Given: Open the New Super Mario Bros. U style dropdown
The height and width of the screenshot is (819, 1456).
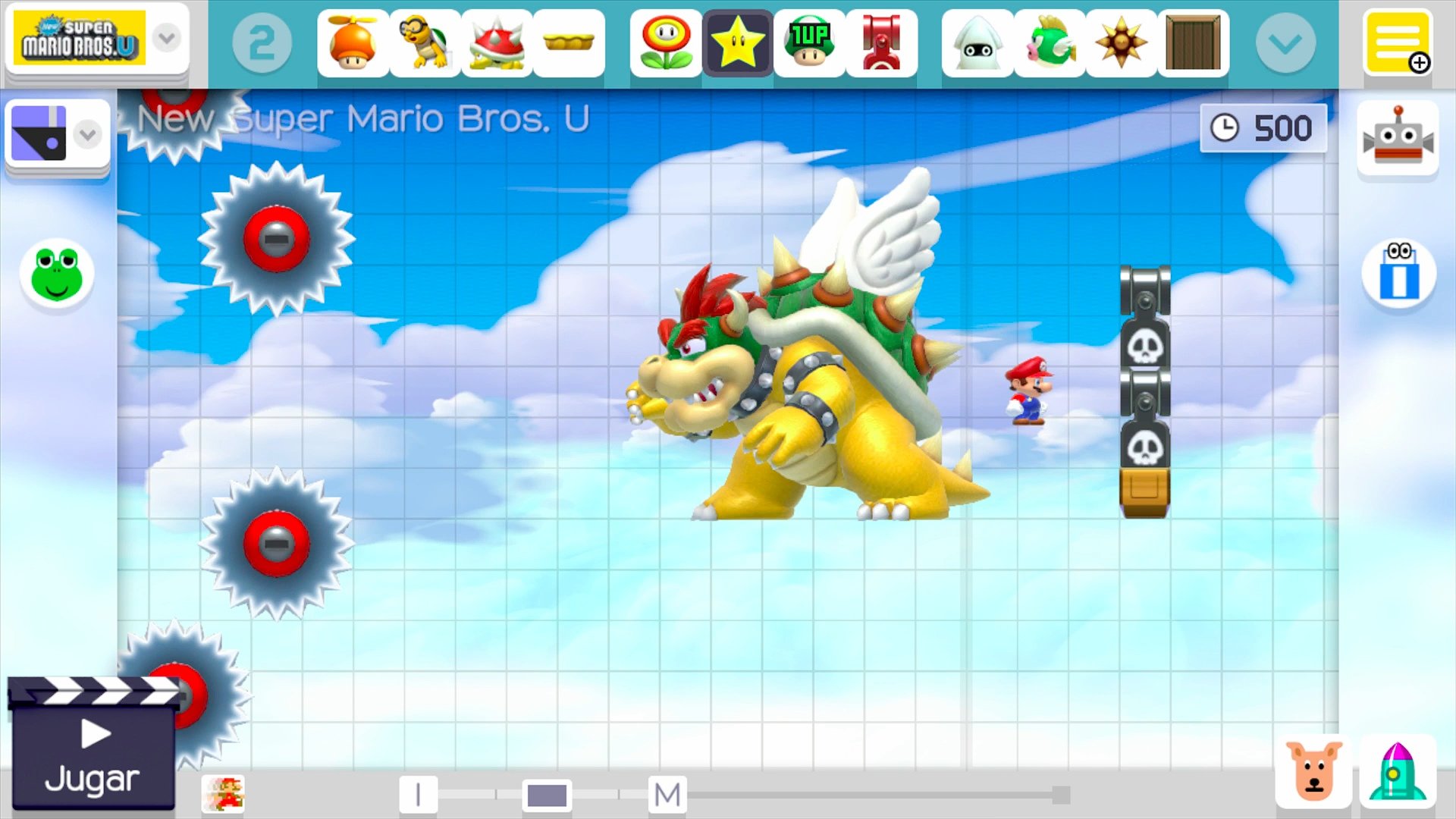Looking at the screenshot, I should 166,39.
